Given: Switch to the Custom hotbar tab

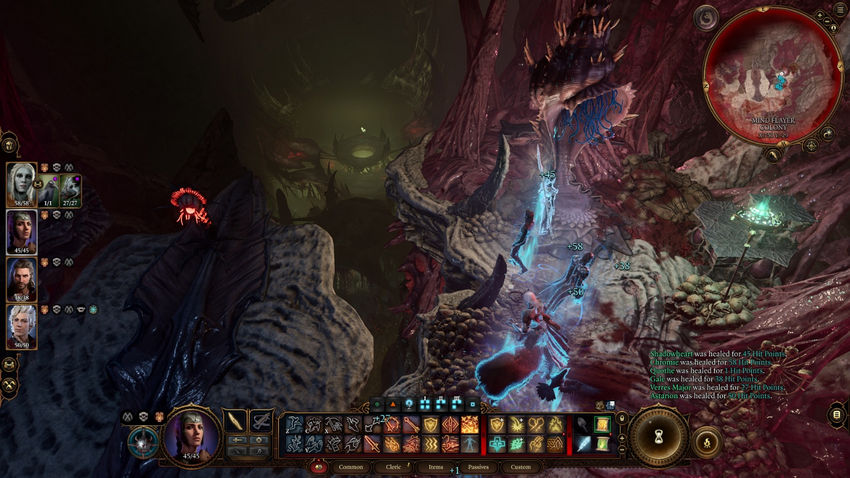Looking at the screenshot, I should [x=521, y=467].
